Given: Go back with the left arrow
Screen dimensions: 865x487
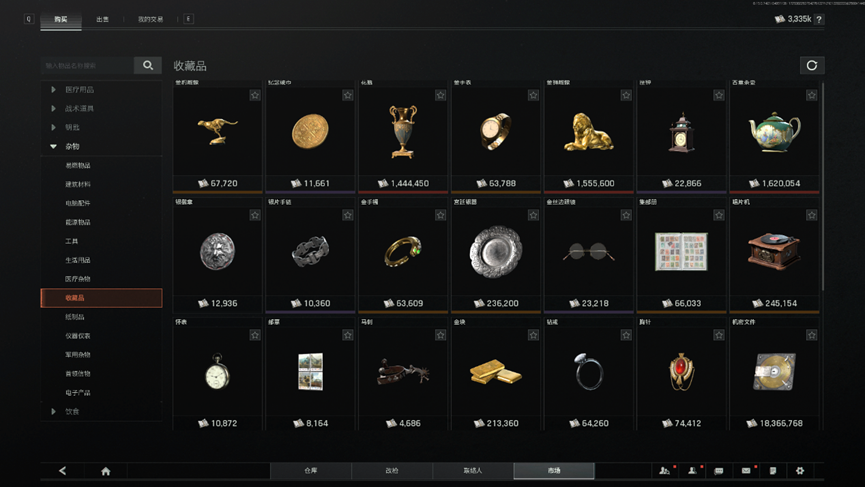Looking at the screenshot, I should coord(62,471).
